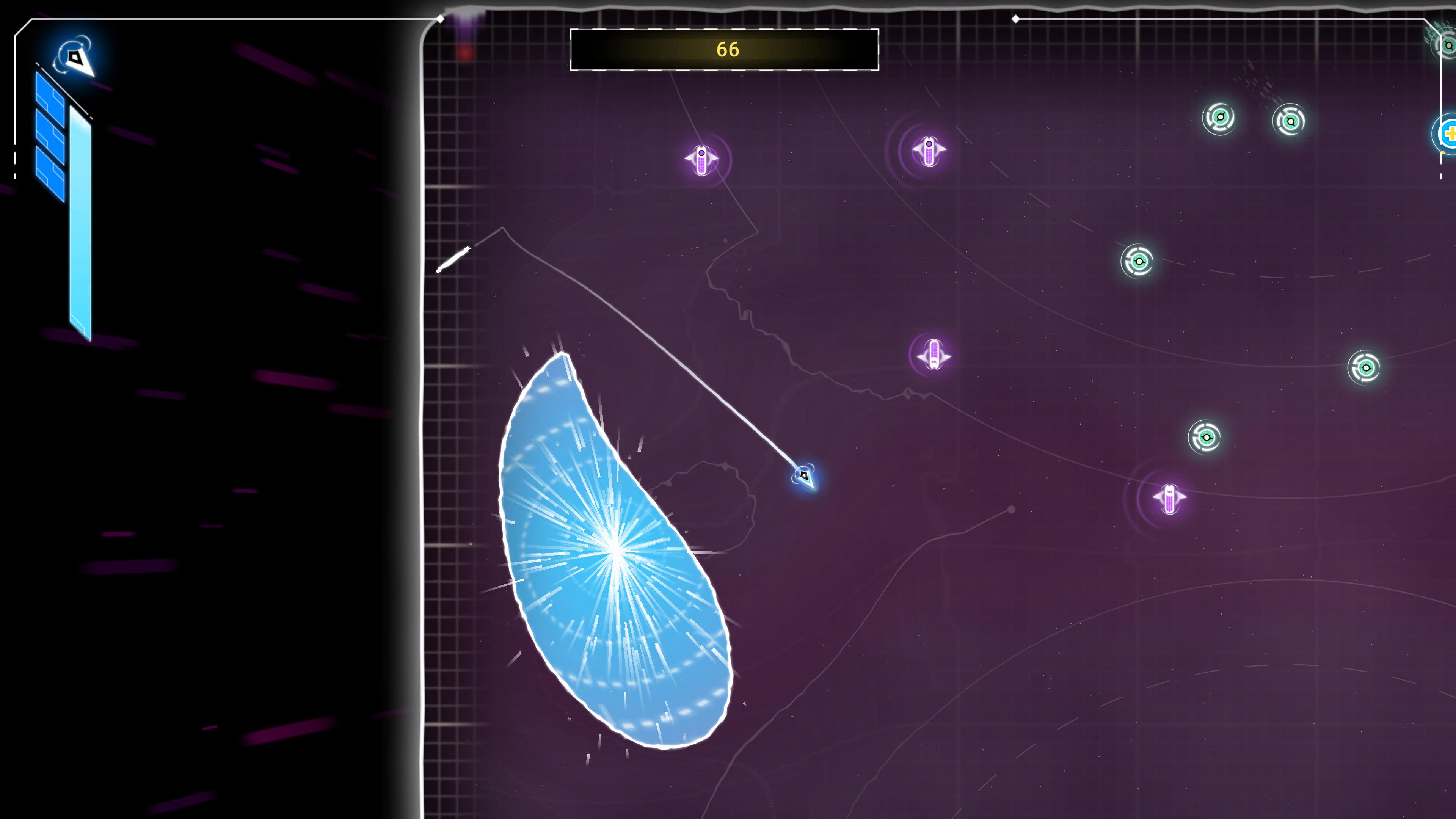Click the purple pod enemy below the score bar
Screen dimensions: 1456x819
point(702,160)
